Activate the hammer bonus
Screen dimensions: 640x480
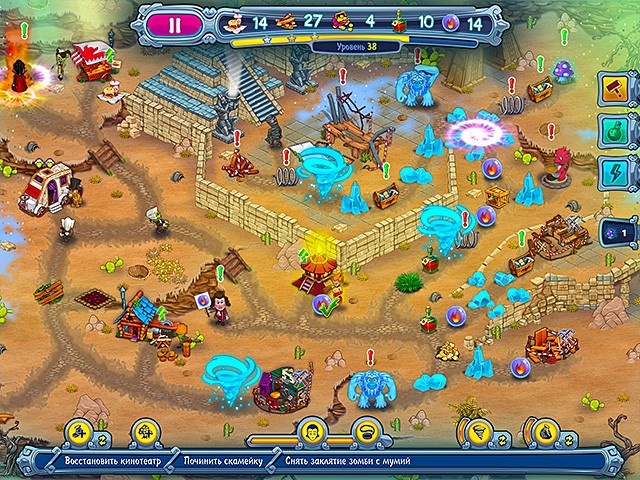[614, 89]
